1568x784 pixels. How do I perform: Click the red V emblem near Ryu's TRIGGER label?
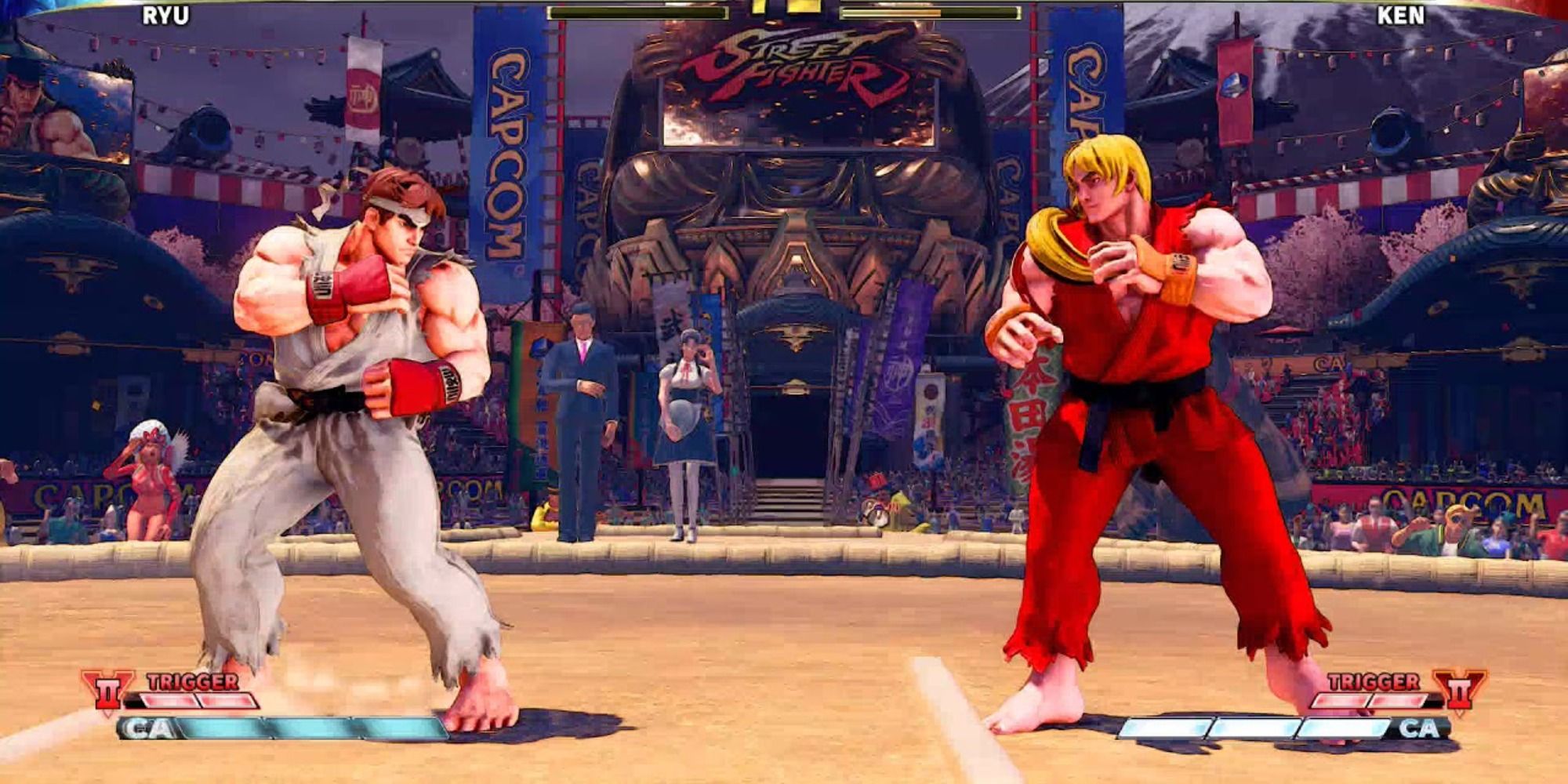[108, 690]
